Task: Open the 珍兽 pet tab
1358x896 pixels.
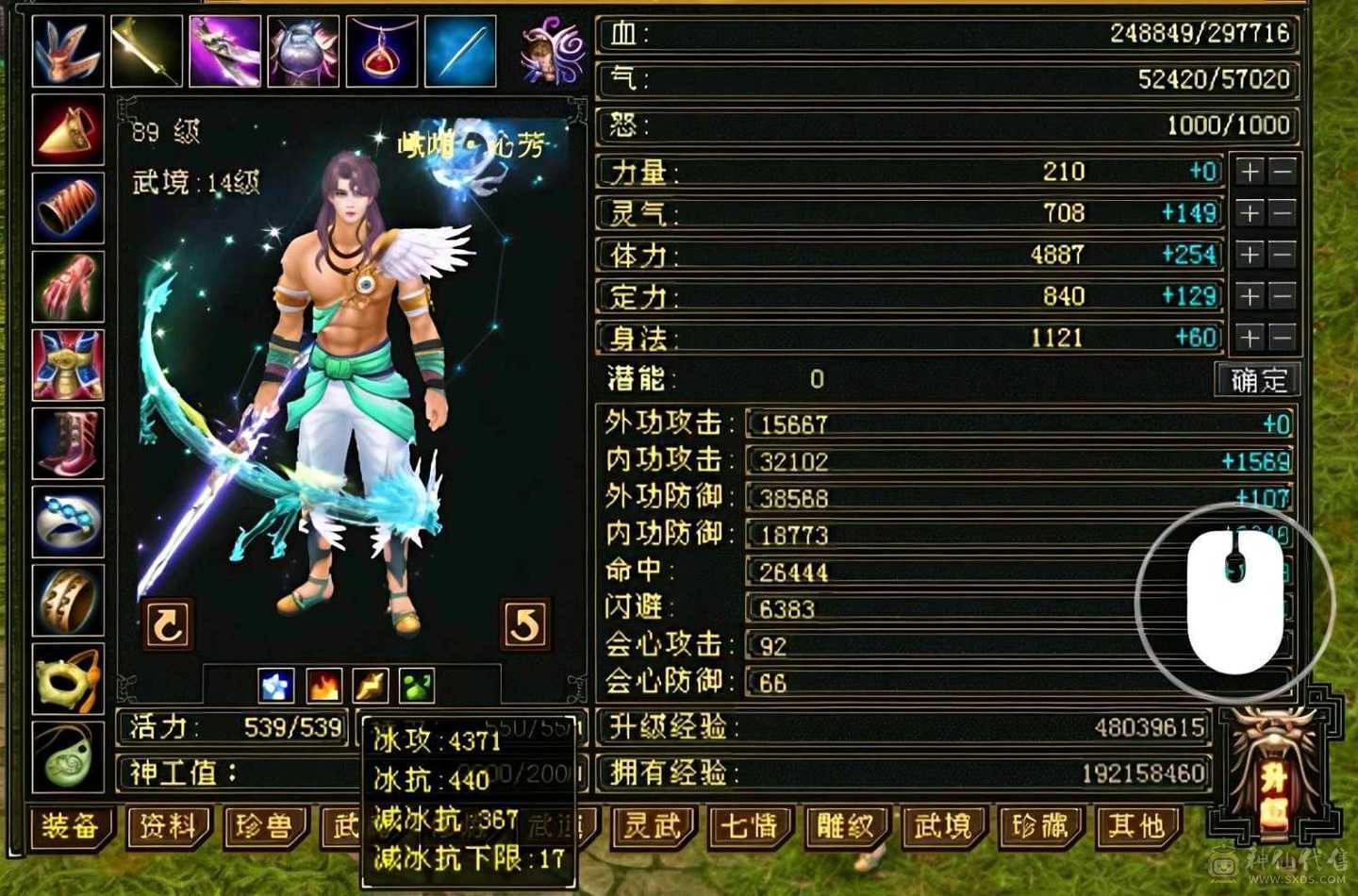Action: coord(265,825)
